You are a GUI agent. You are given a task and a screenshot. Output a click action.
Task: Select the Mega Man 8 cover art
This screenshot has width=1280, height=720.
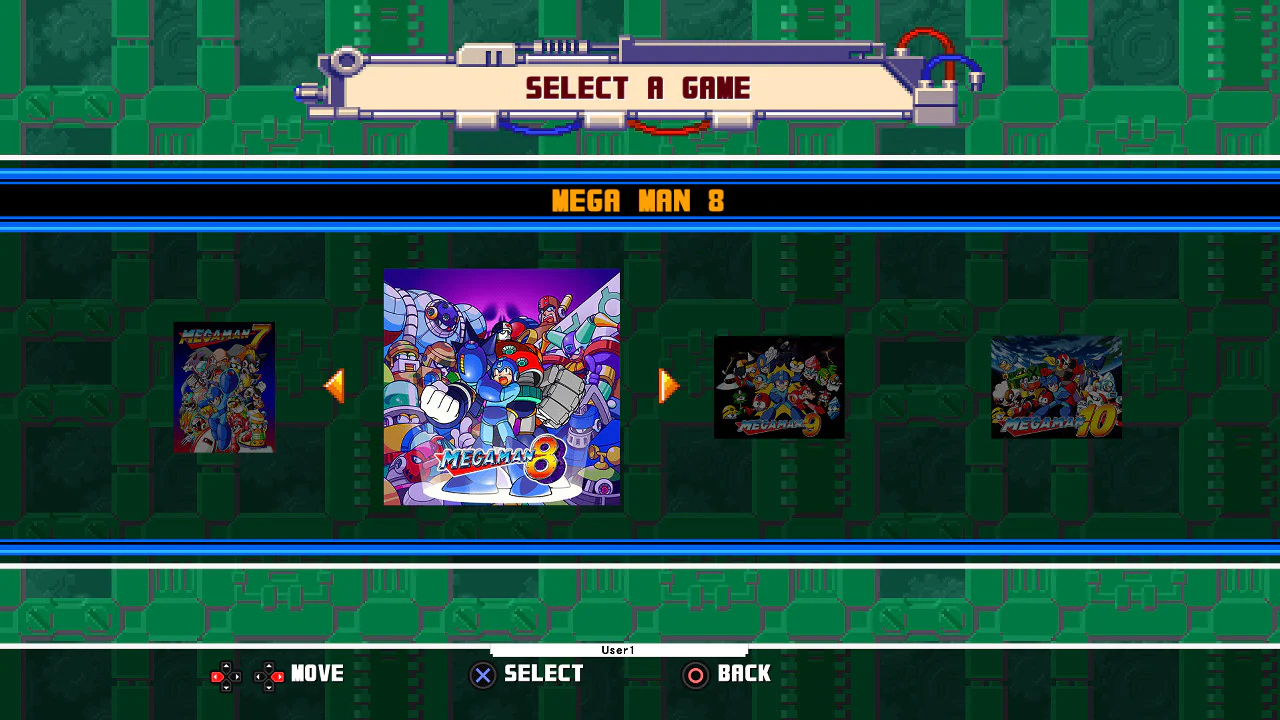[x=501, y=388]
